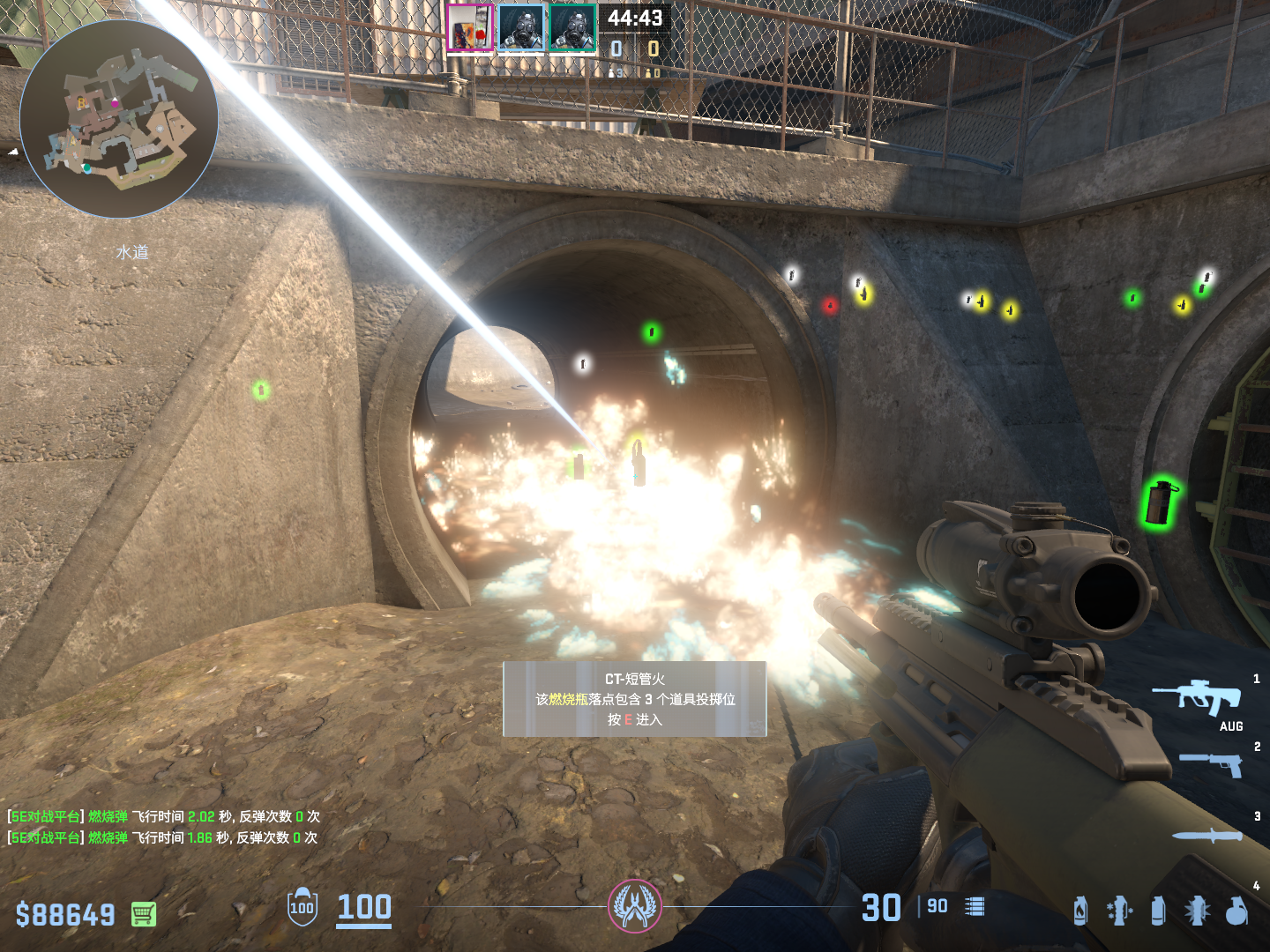Choose the incendiary grenade icon

pyautogui.click(x=1080, y=911)
